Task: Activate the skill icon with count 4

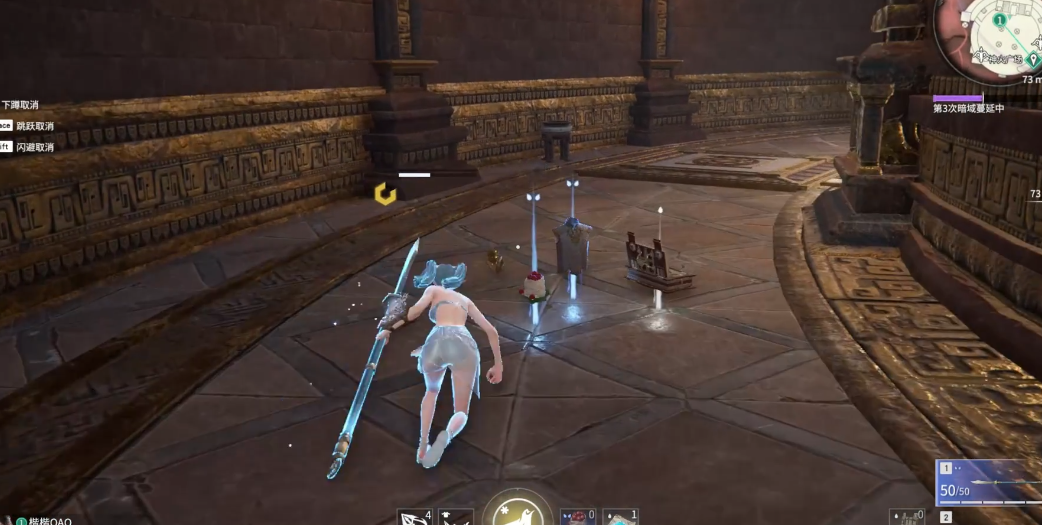Action: coord(413,517)
